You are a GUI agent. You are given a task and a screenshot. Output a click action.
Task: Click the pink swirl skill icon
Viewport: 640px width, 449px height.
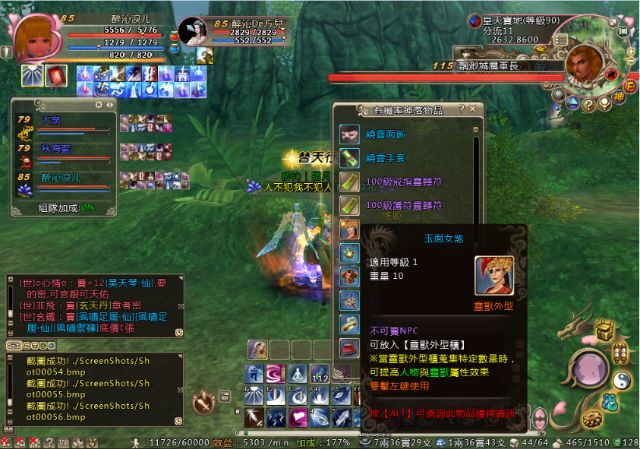point(276,373)
